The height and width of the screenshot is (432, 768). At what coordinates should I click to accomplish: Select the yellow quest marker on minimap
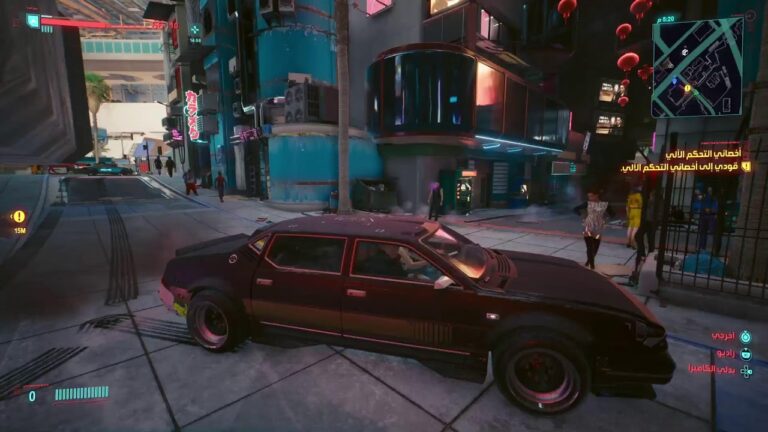click(x=687, y=88)
